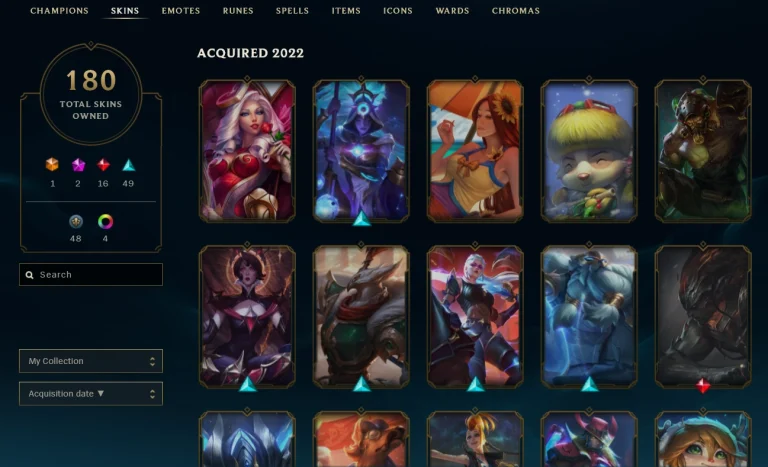This screenshot has height=467, width=768.
Task: Choose the dark-haired woman in black skin
Action: (247, 317)
